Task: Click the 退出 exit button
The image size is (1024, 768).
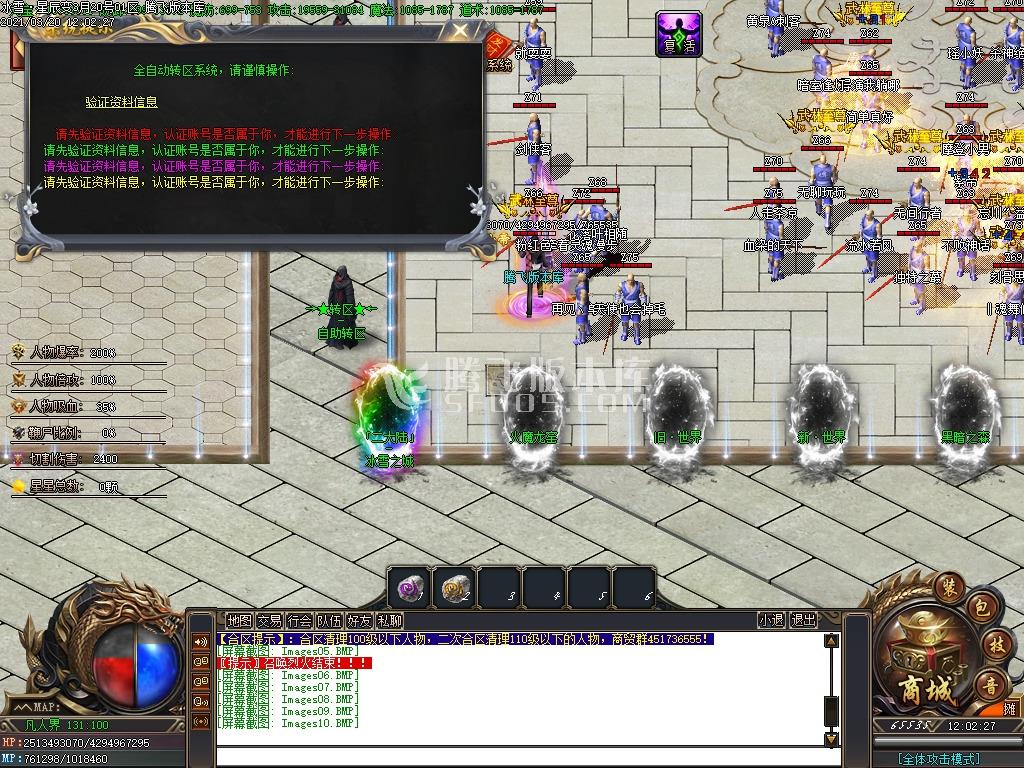Action: [x=803, y=620]
